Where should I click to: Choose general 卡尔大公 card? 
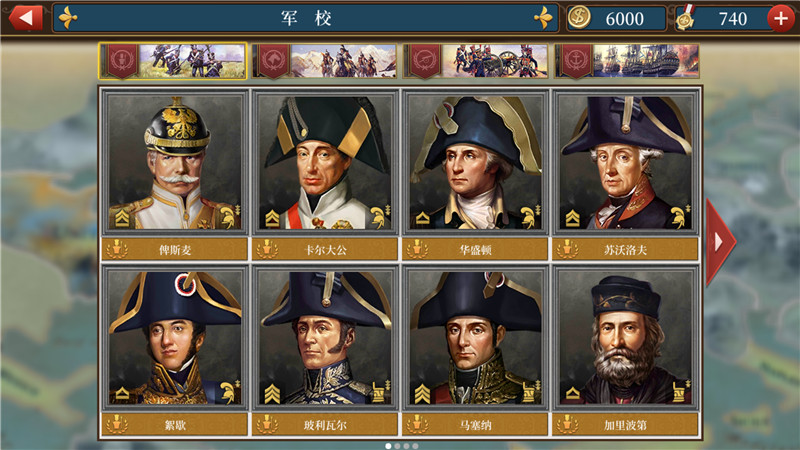coord(325,164)
